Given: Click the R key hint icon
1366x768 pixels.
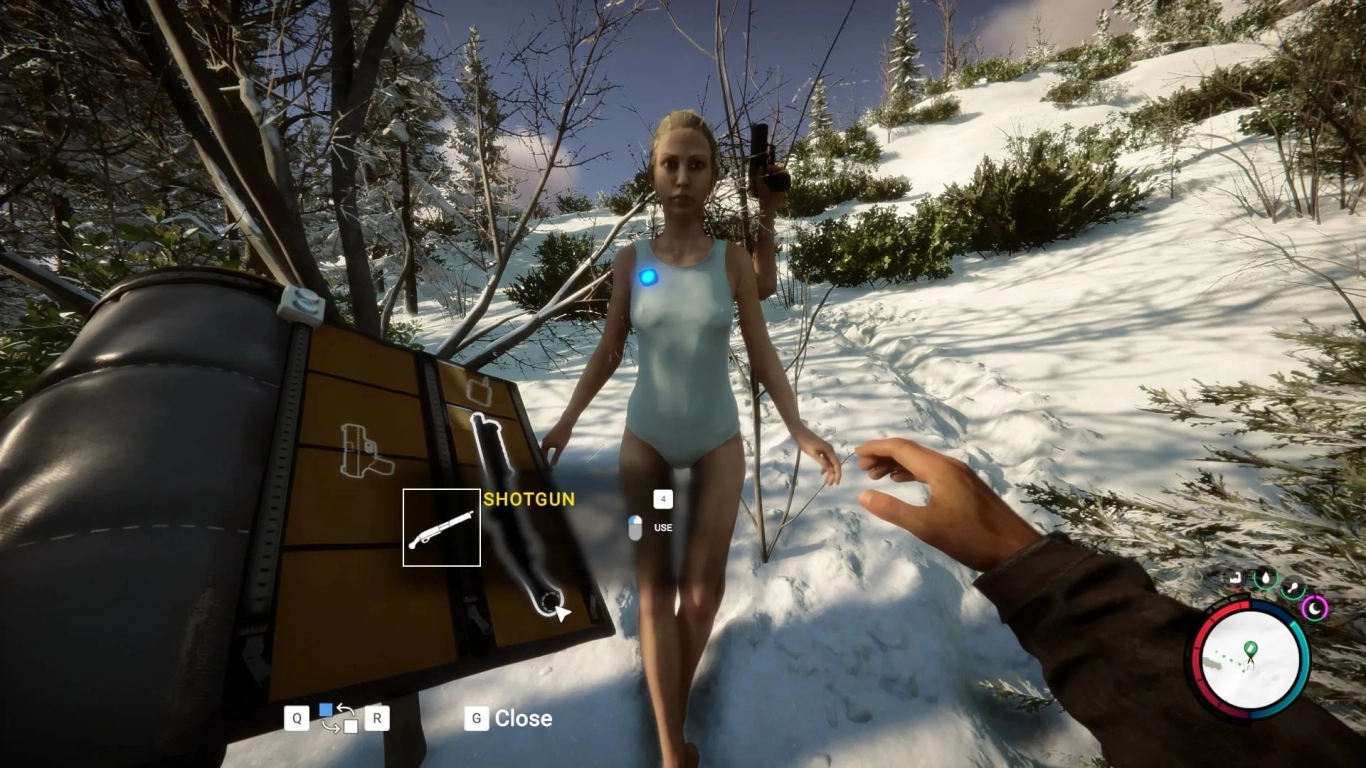Looking at the screenshot, I should point(377,718).
